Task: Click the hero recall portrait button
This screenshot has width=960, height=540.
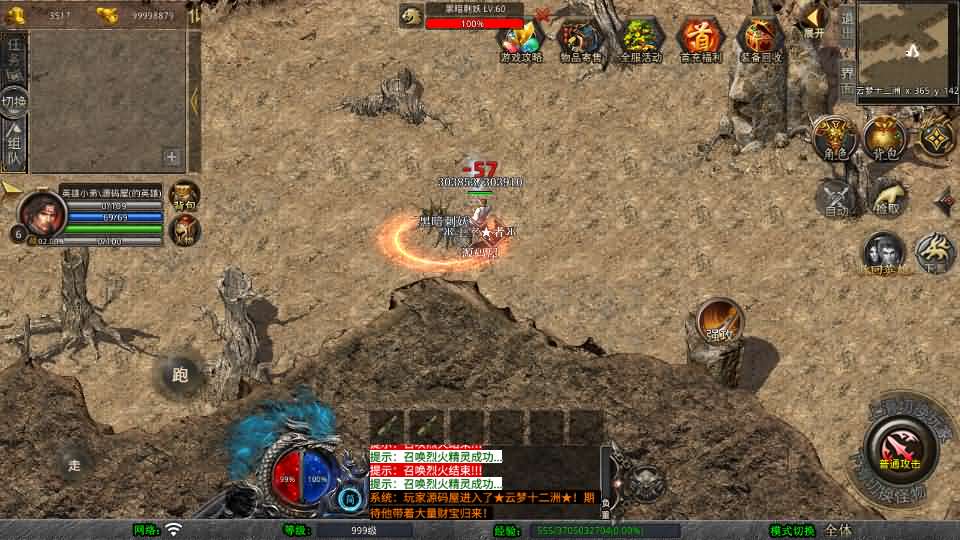Action: tap(885, 253)
